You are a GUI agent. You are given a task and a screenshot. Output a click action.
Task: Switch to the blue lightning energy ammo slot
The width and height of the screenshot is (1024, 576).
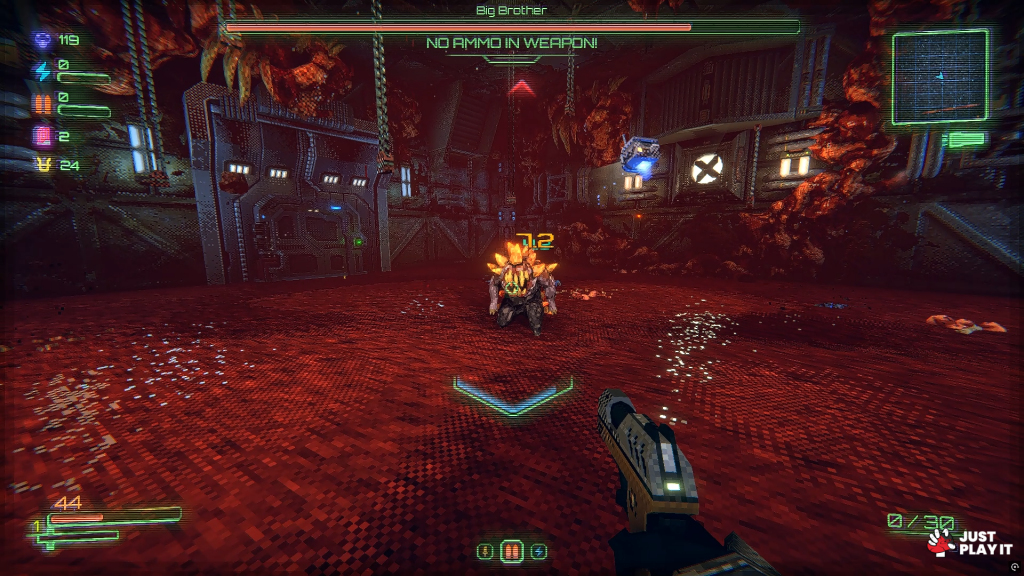538,551
